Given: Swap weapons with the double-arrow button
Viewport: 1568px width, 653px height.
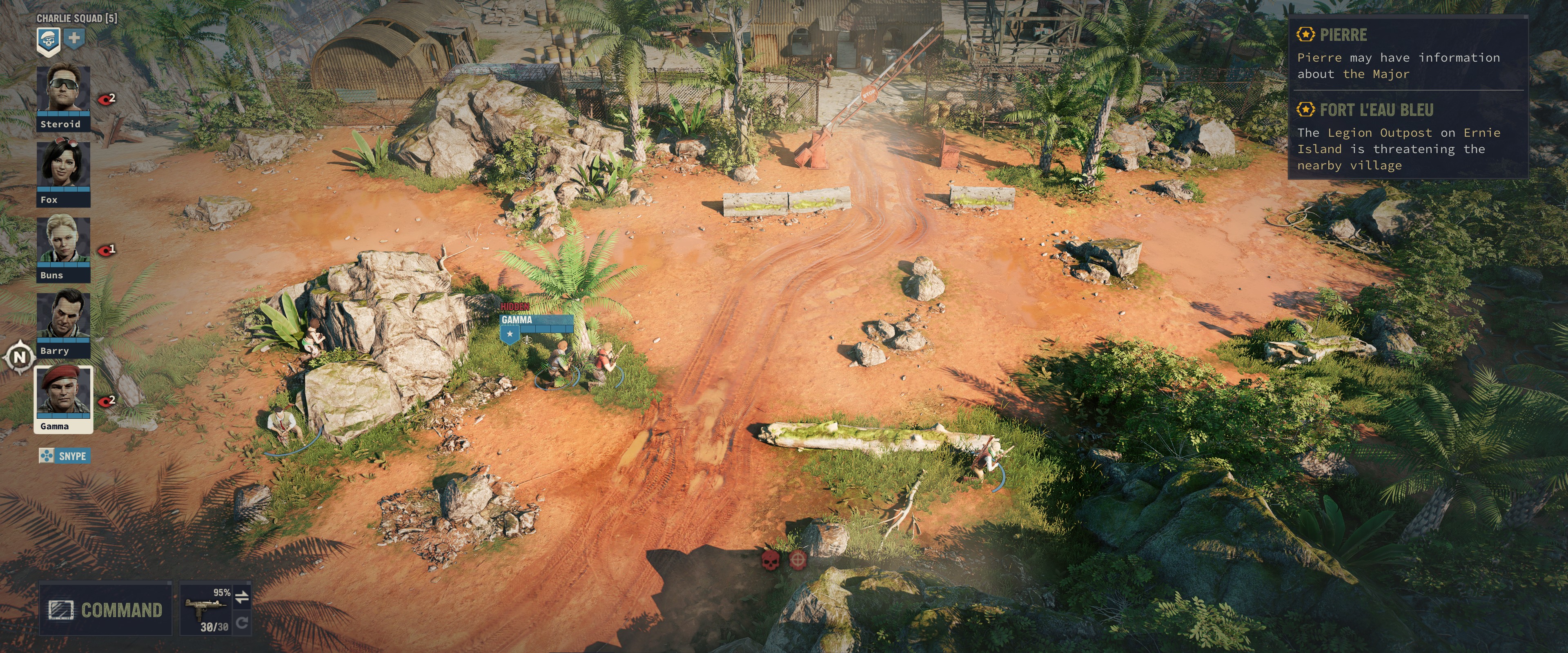Looking at the screenshot, I should (x=242, y=597).
